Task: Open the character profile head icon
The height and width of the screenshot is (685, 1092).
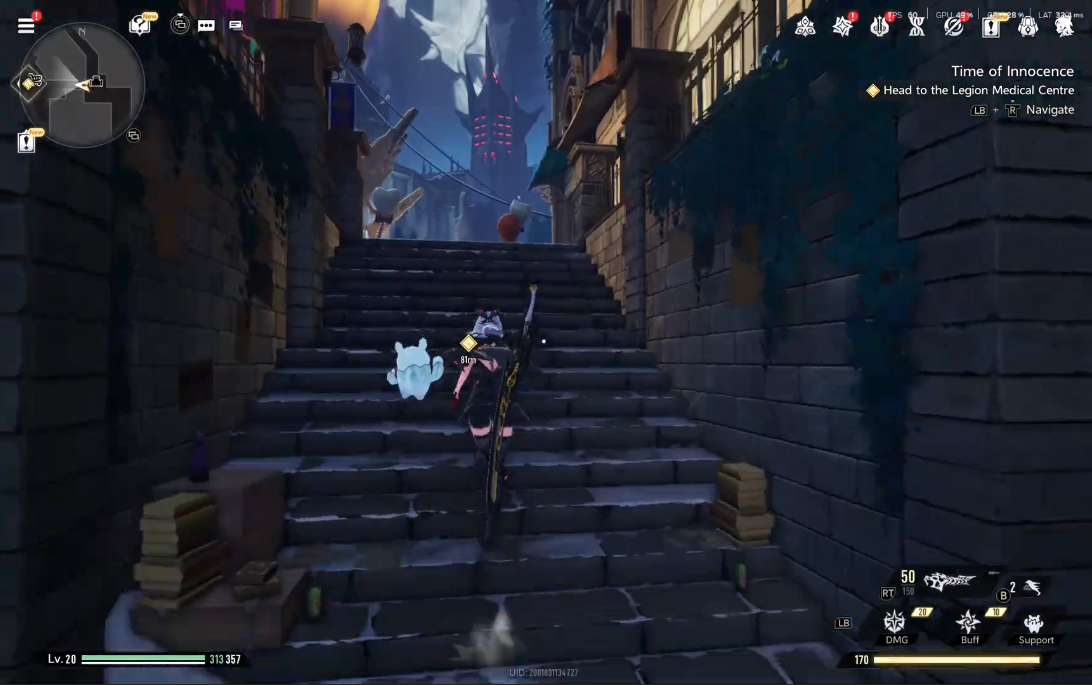Action: click(1064, 27)
